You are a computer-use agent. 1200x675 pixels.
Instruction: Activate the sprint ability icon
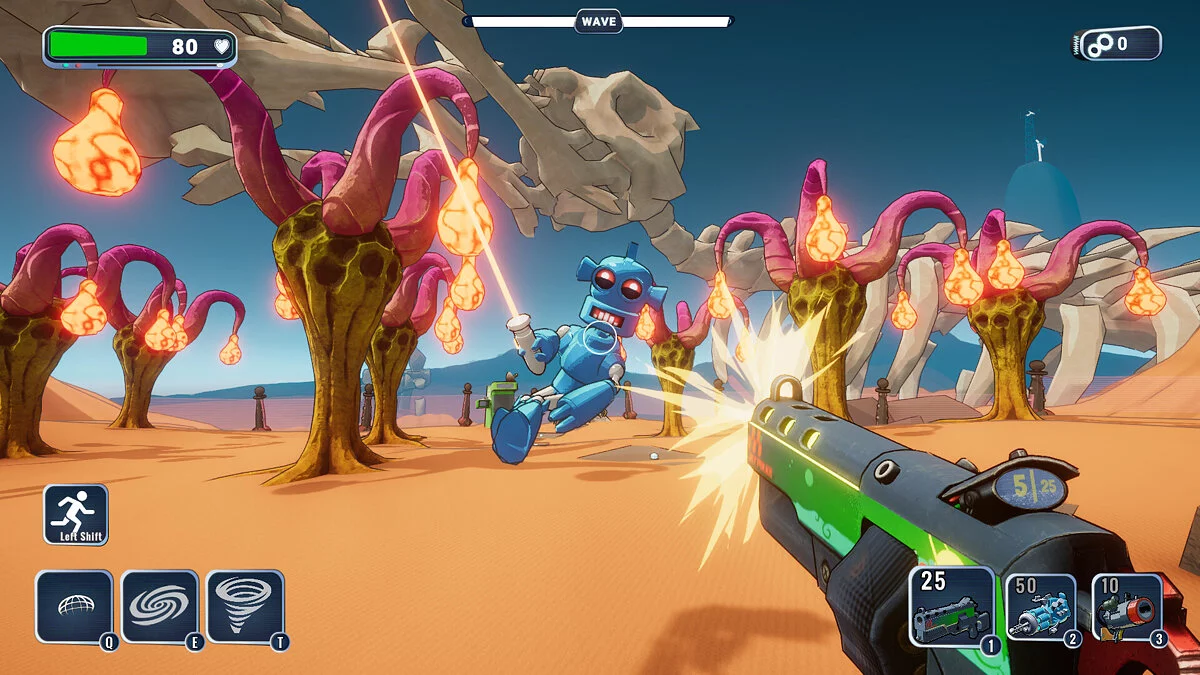[x=76, y=514]
